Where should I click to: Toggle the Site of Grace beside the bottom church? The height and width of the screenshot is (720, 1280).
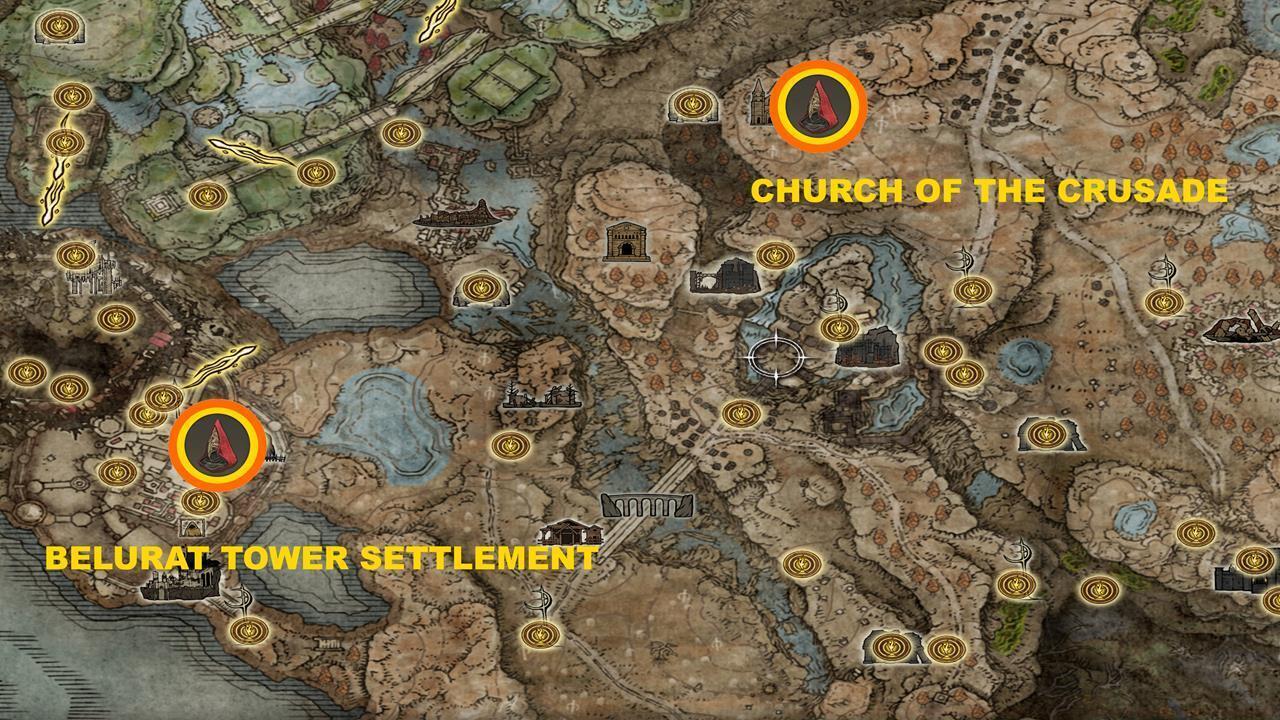513,443
